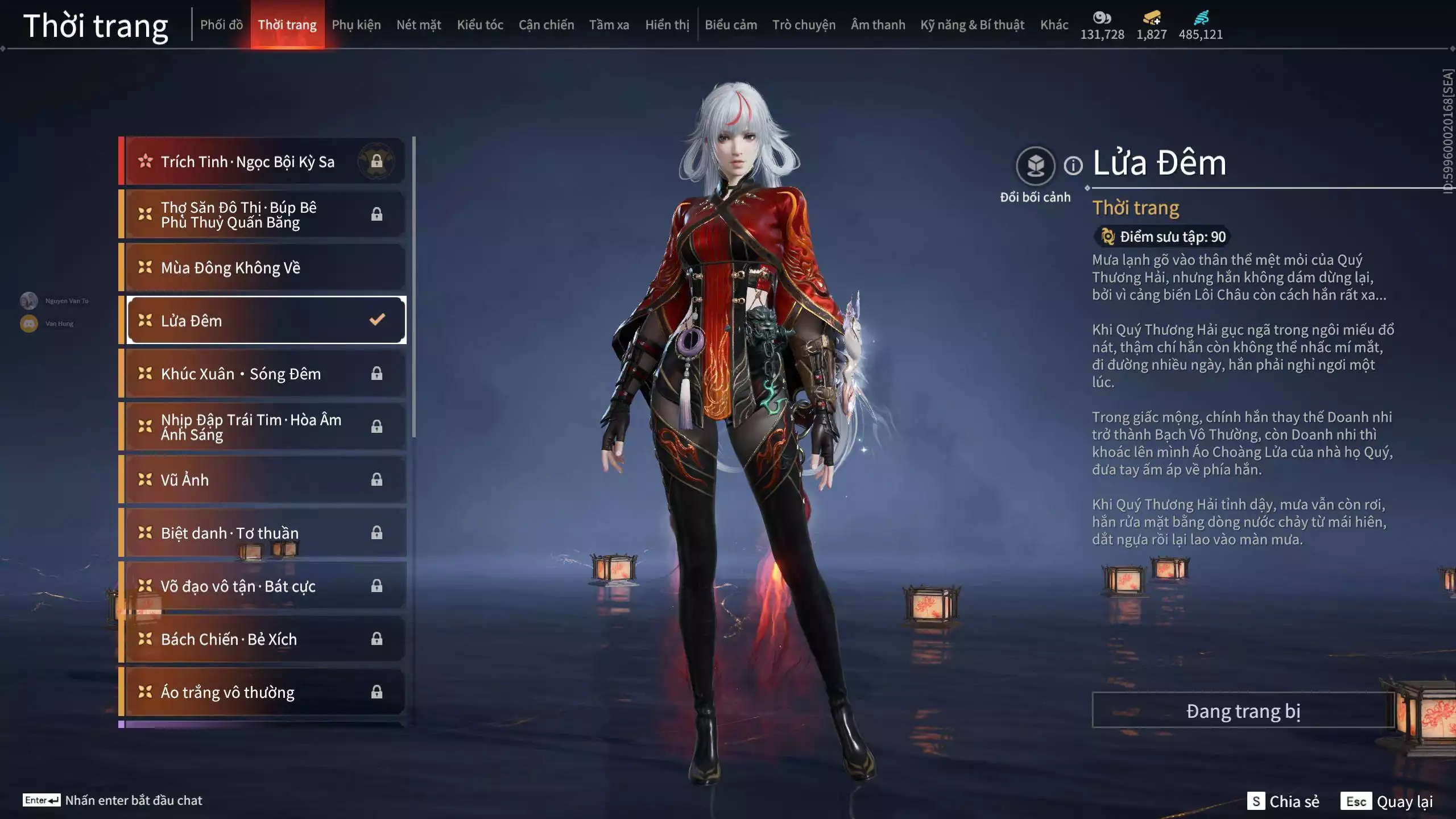Select the Nét mặt tab
1456x819 pixels.
[419, 24]
